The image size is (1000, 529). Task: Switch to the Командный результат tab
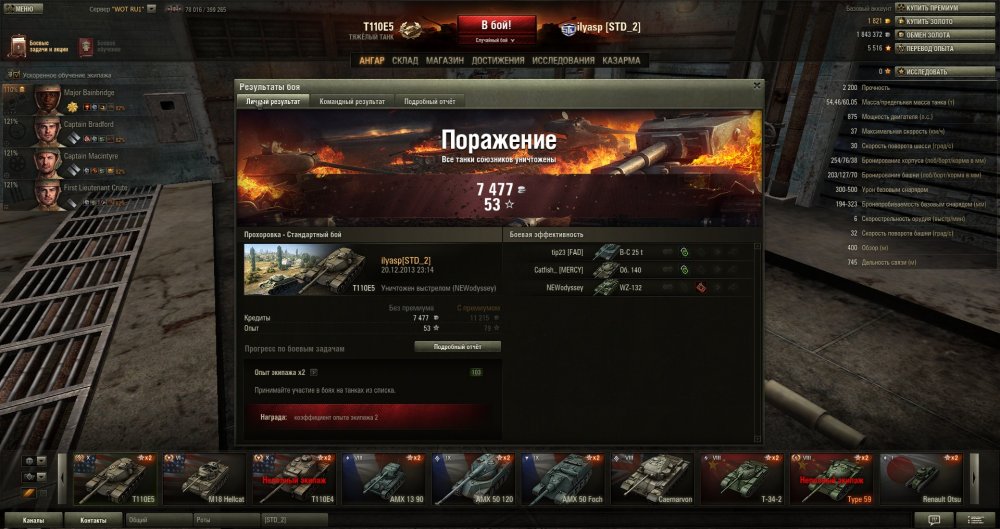(352, 102)
